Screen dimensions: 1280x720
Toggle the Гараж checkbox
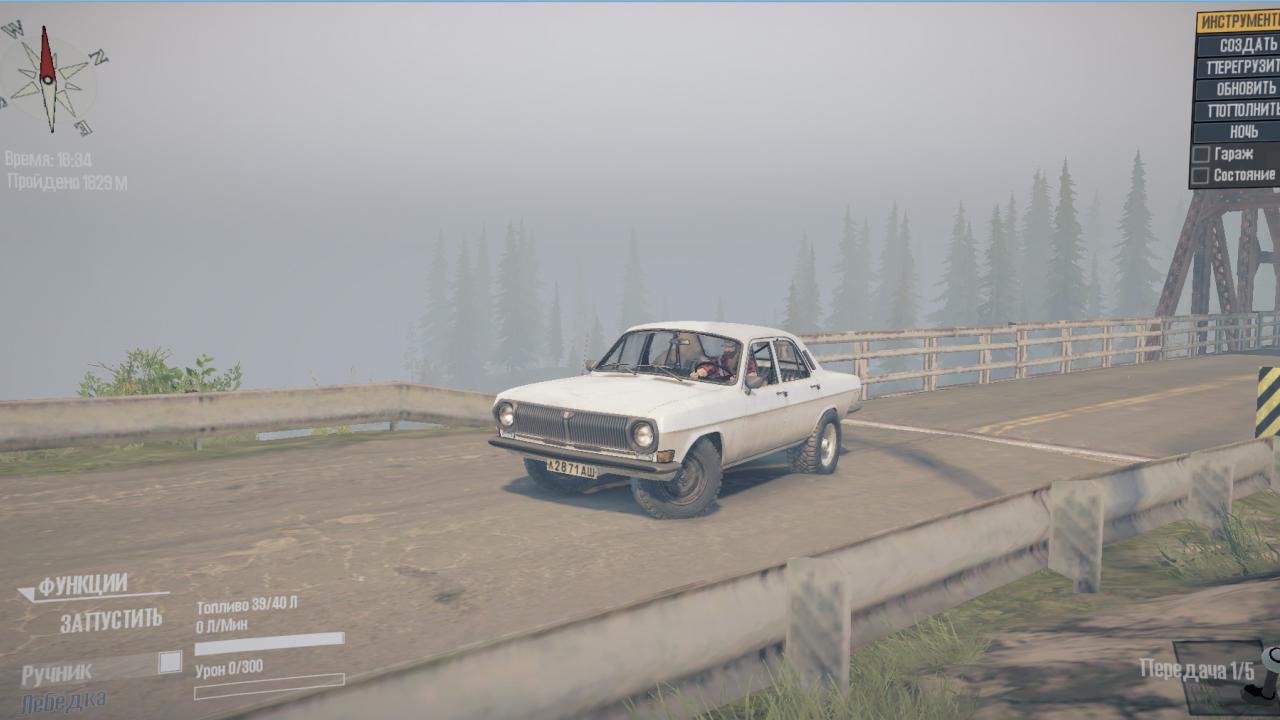tap(1201, 154)
